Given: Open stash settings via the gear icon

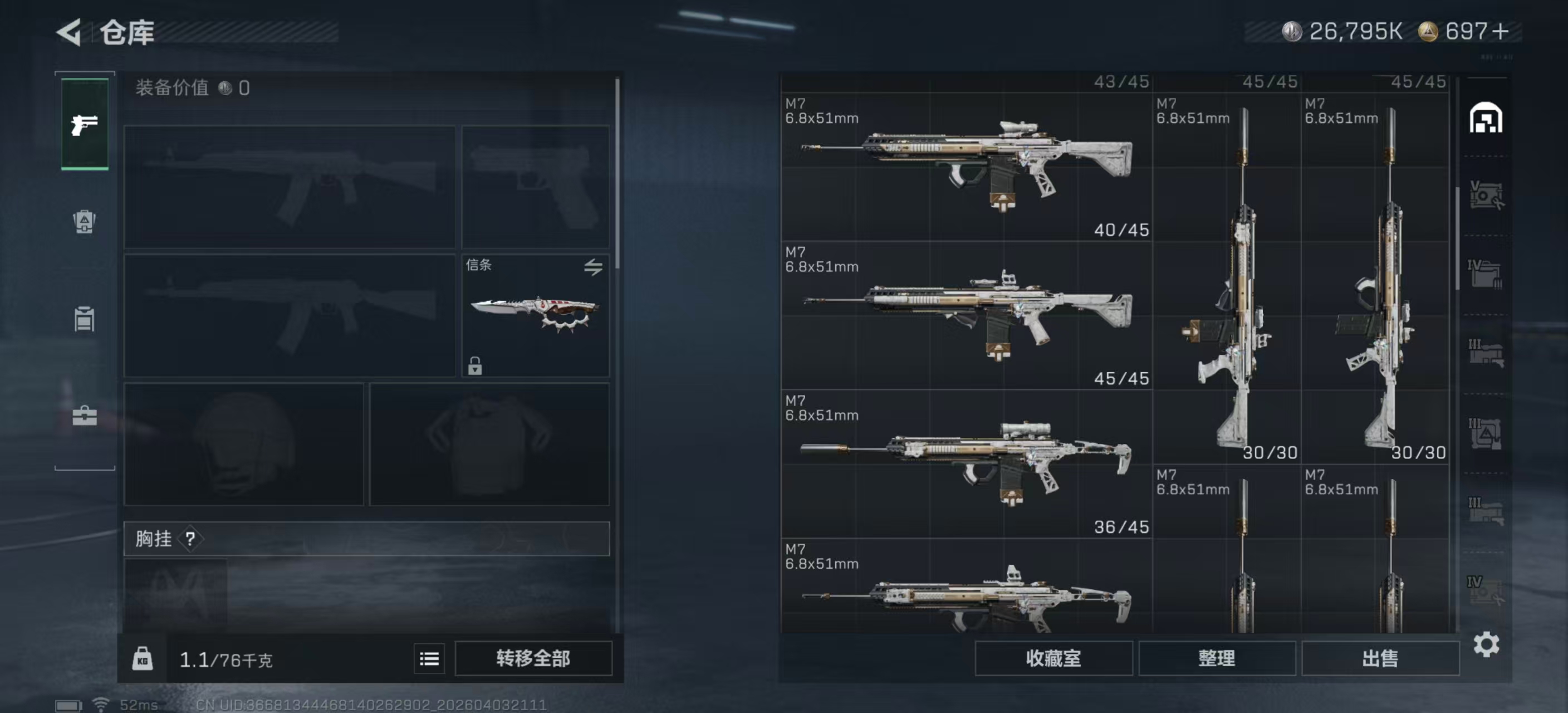Looking at the screenshot, I should pos(1486,644).
